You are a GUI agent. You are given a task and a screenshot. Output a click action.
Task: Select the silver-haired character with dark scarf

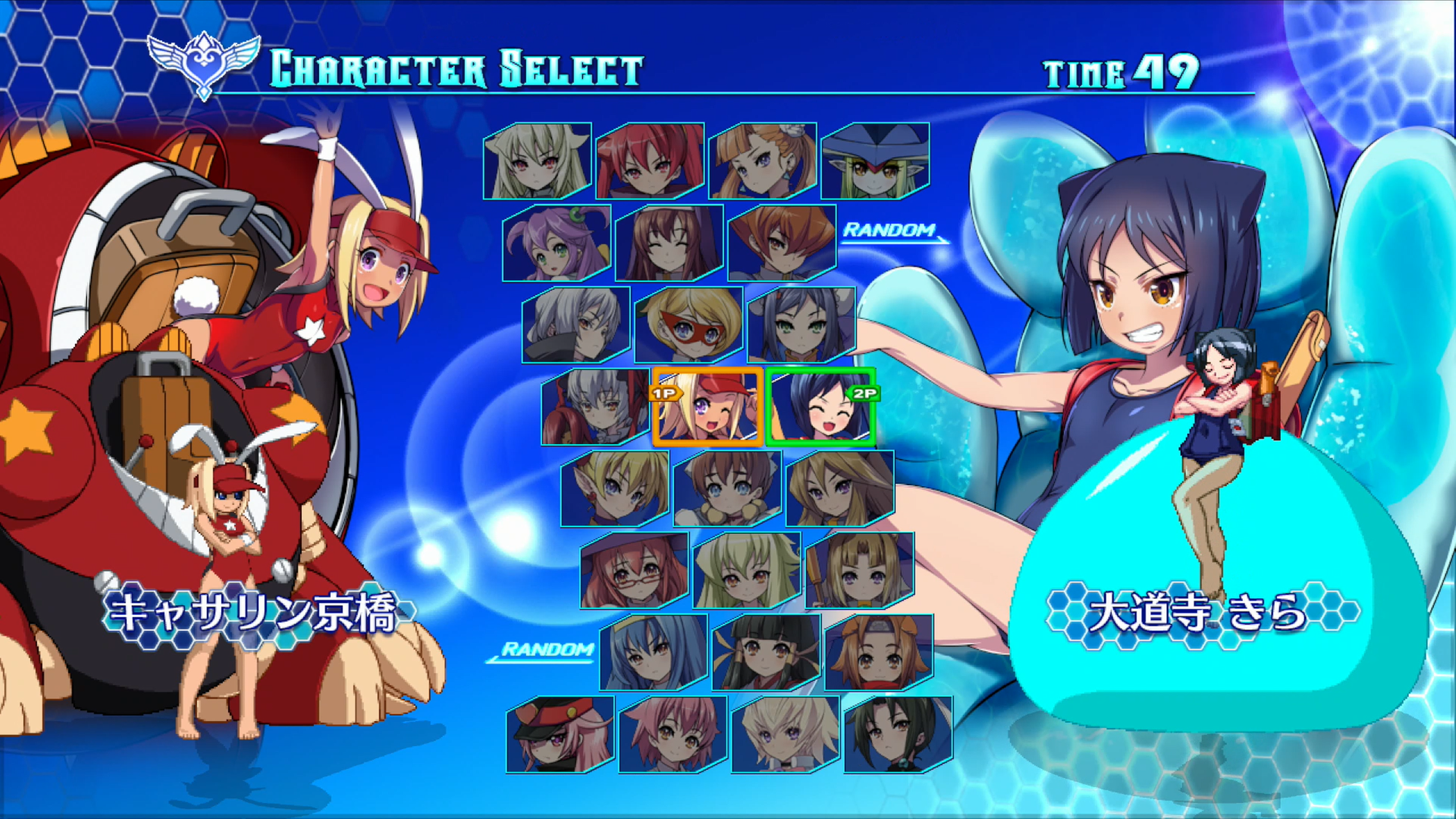tap(576, 325)
